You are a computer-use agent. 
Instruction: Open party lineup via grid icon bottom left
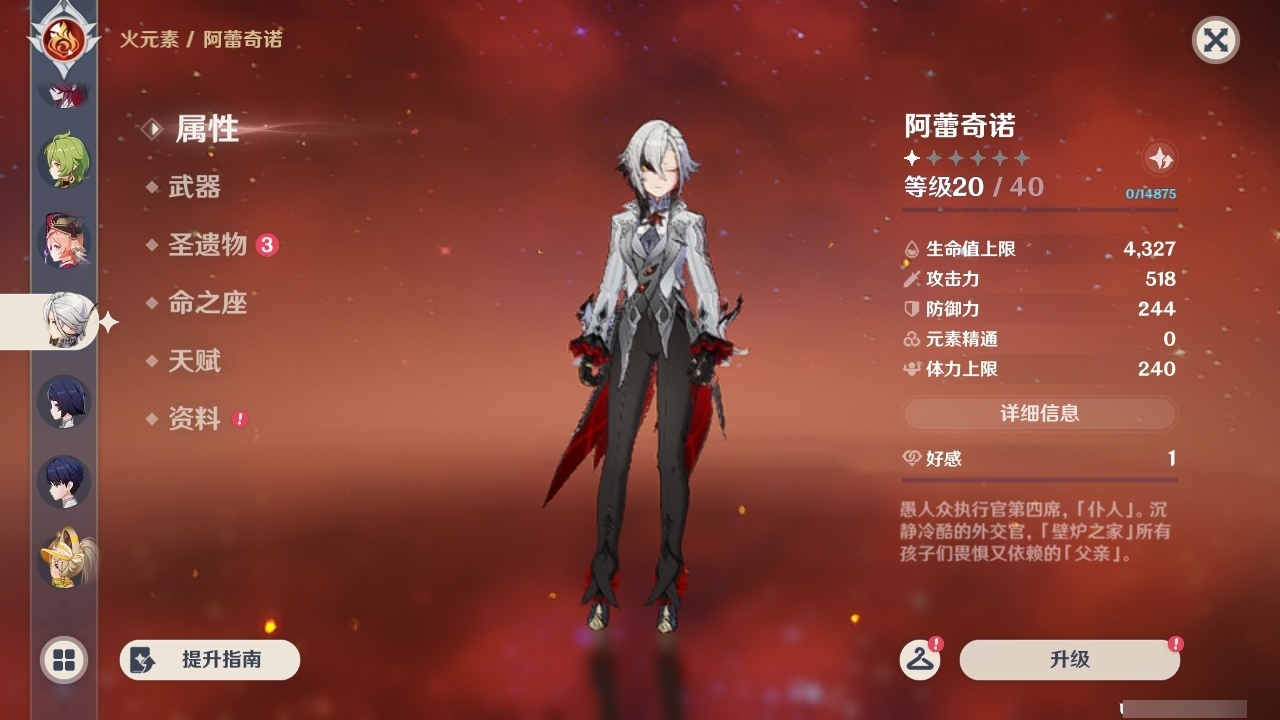coord(62,661)
